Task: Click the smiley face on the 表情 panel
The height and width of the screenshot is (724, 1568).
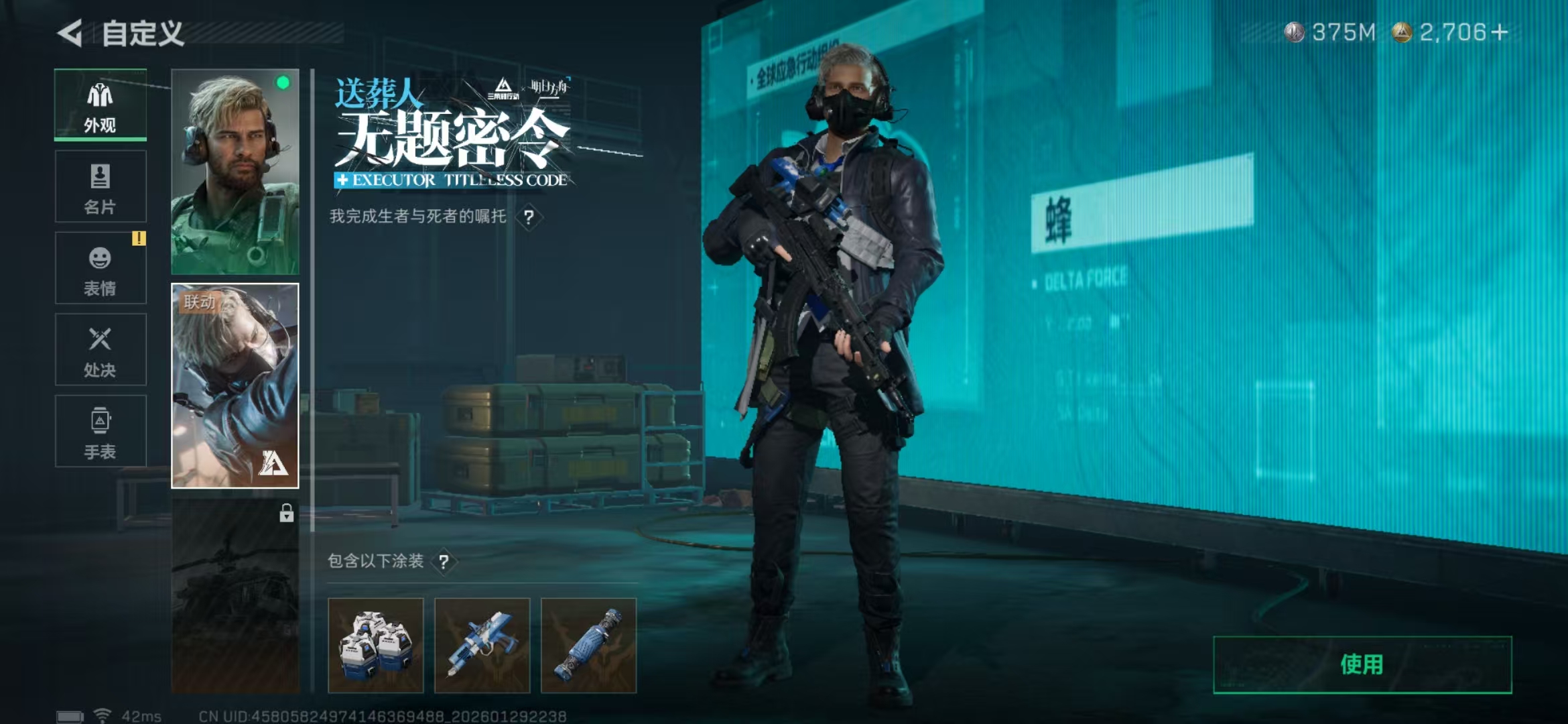Action: pyautogui.click(x=99, y=258)
